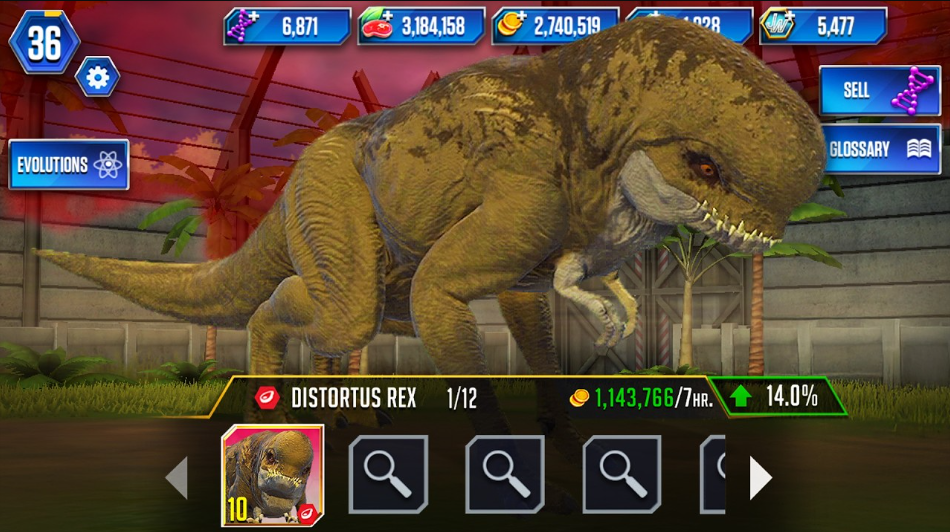Add more DNA from the top bar

coord(243,26)
